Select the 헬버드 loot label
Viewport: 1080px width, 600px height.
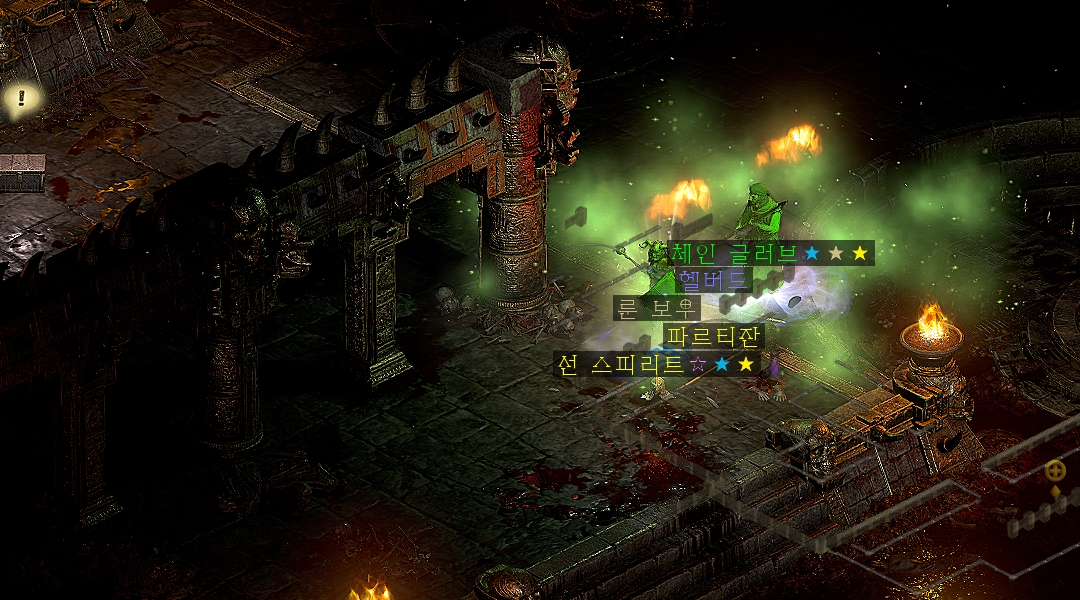(x=712, y=280)
